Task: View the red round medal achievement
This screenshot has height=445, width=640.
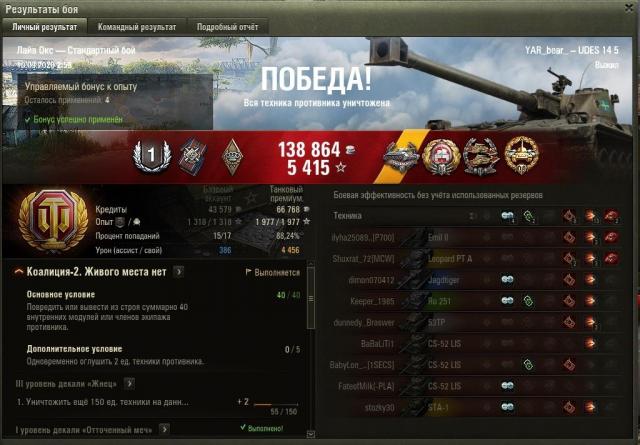Action: [441, 155]
